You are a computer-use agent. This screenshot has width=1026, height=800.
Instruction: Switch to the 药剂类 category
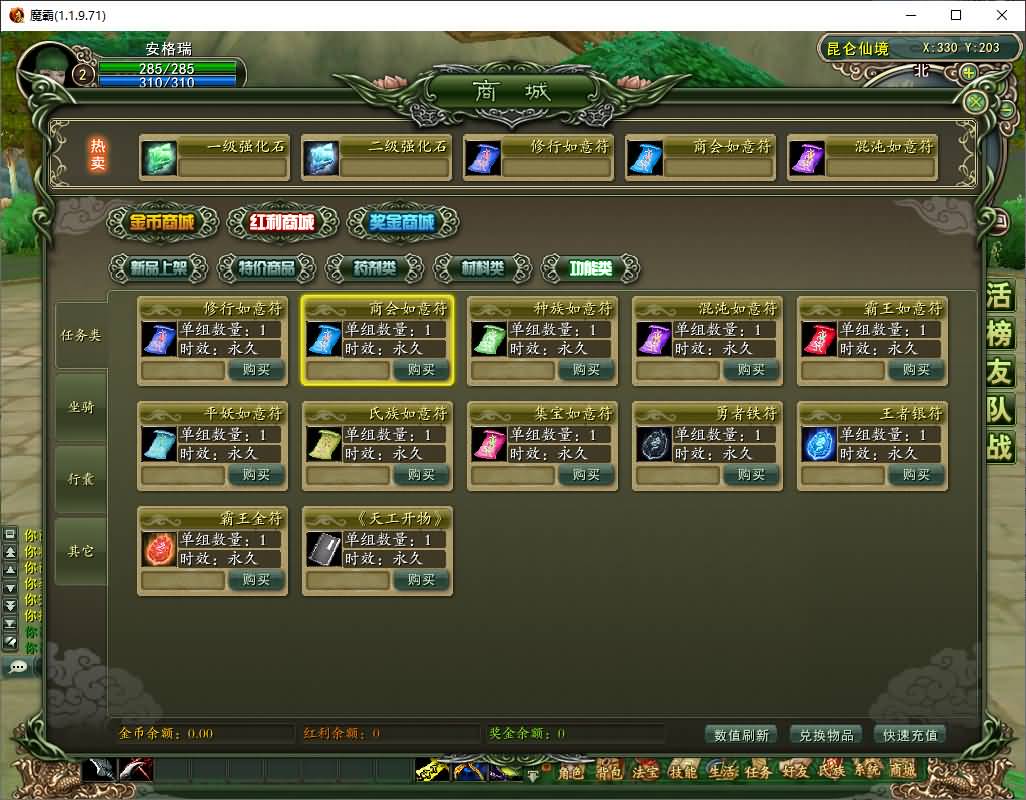coord(375,268)
